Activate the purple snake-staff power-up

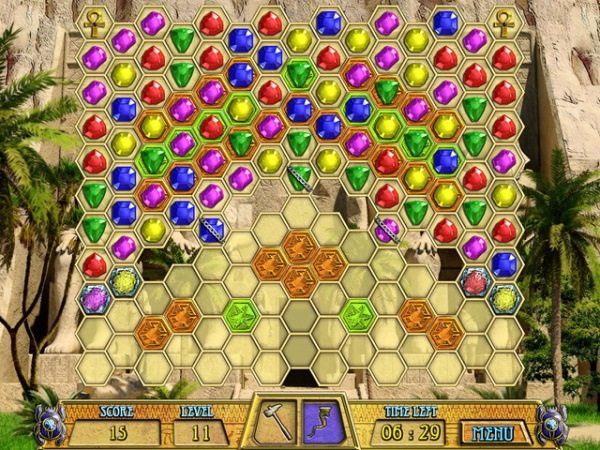(323, 421)
